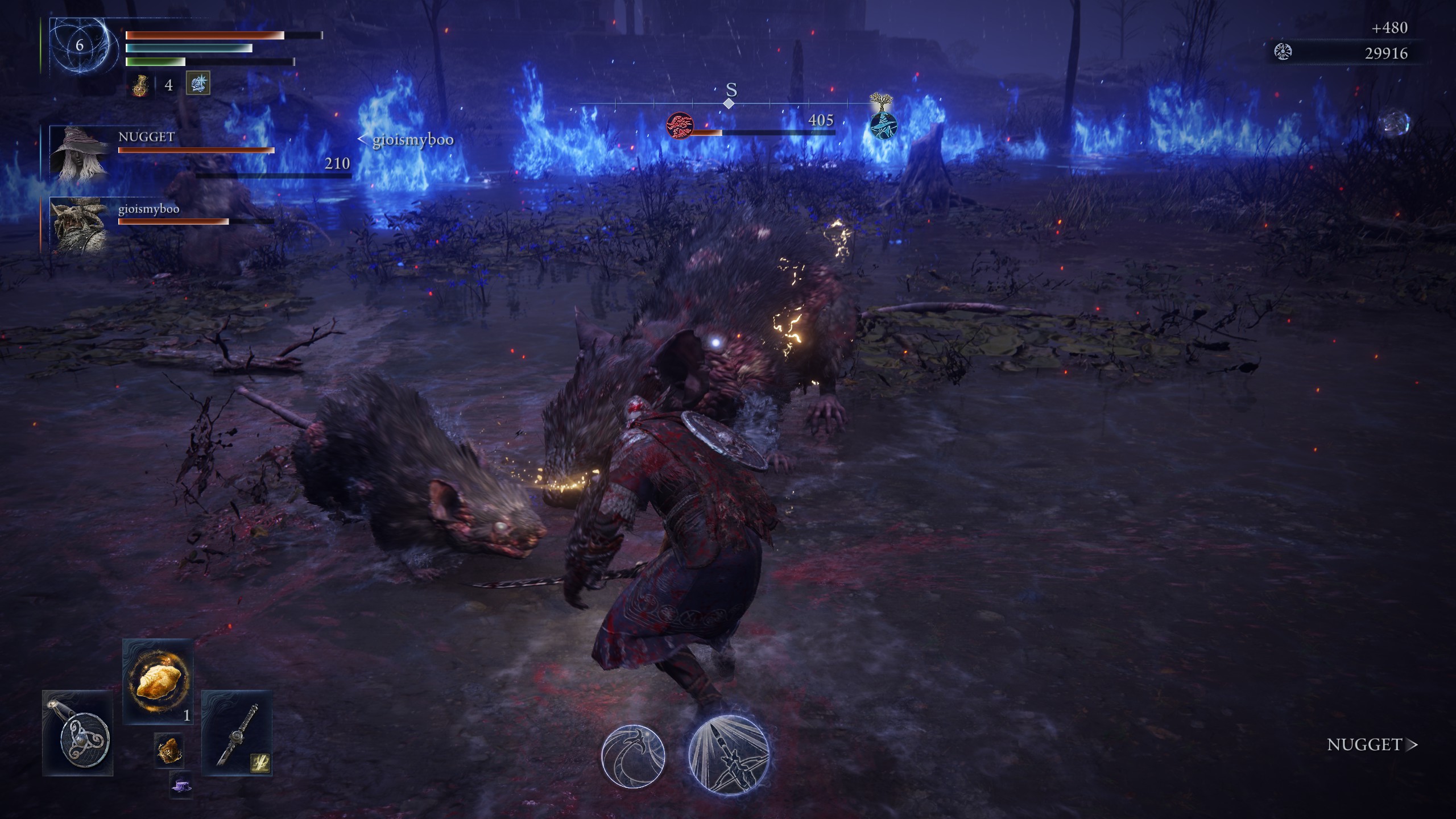Viewport: 1456px width, 819px height.
Task: Use the glowing amber stone item slot
Action: (x=158, y=682)
